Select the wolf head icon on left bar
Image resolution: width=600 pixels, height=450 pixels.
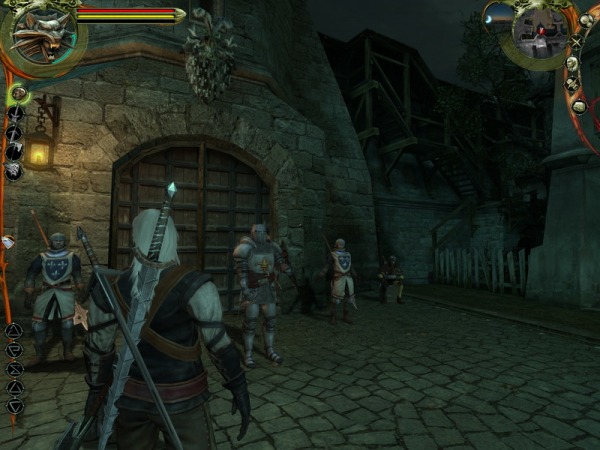pos(14,171)
